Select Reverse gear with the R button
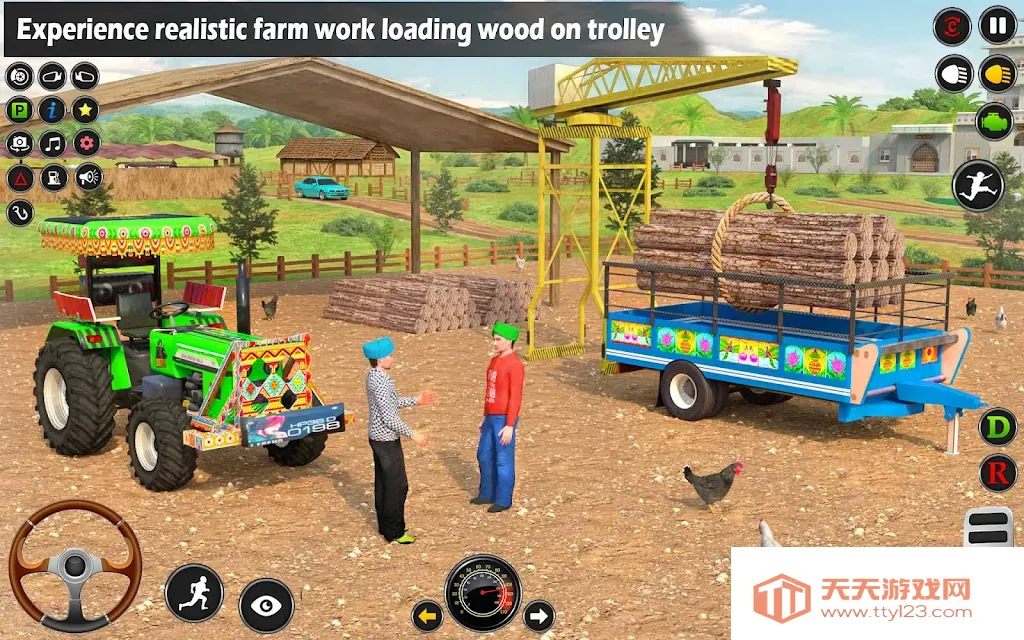Screen dimensions: 1024x640 pos(997,472)
